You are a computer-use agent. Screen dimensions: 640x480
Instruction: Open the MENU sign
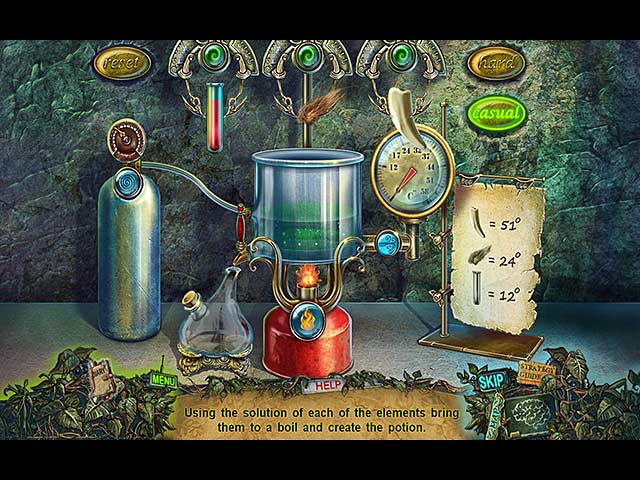[163, 380]
